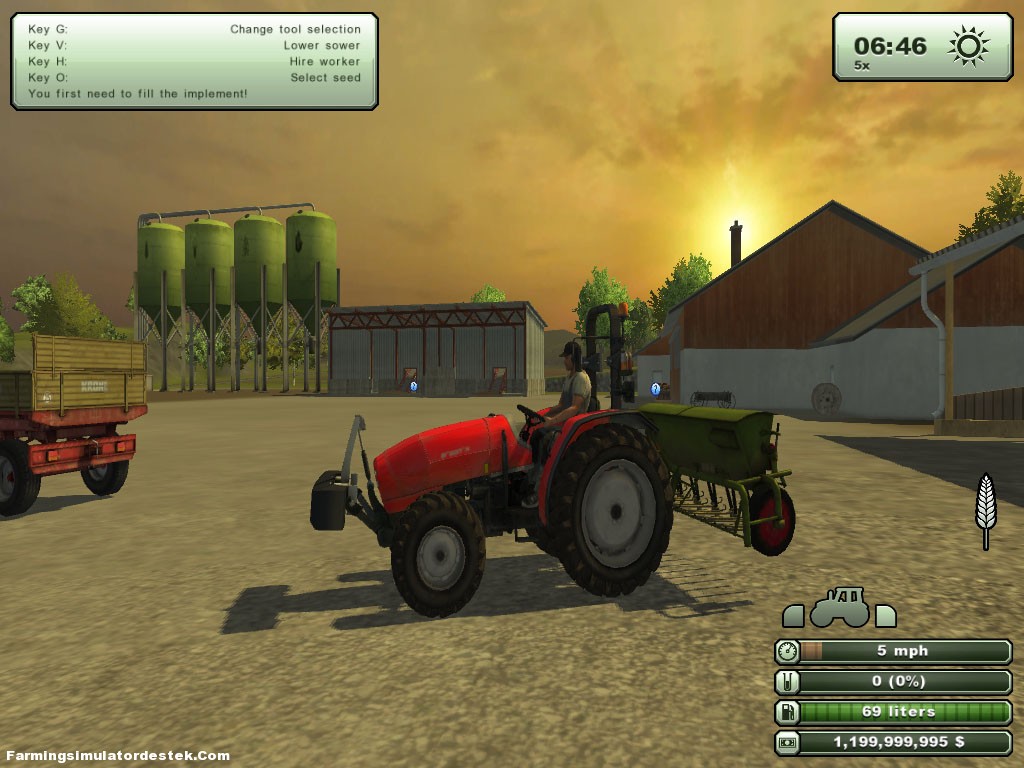Select the tractor vehicle schema icon

[x=839, y=608]
